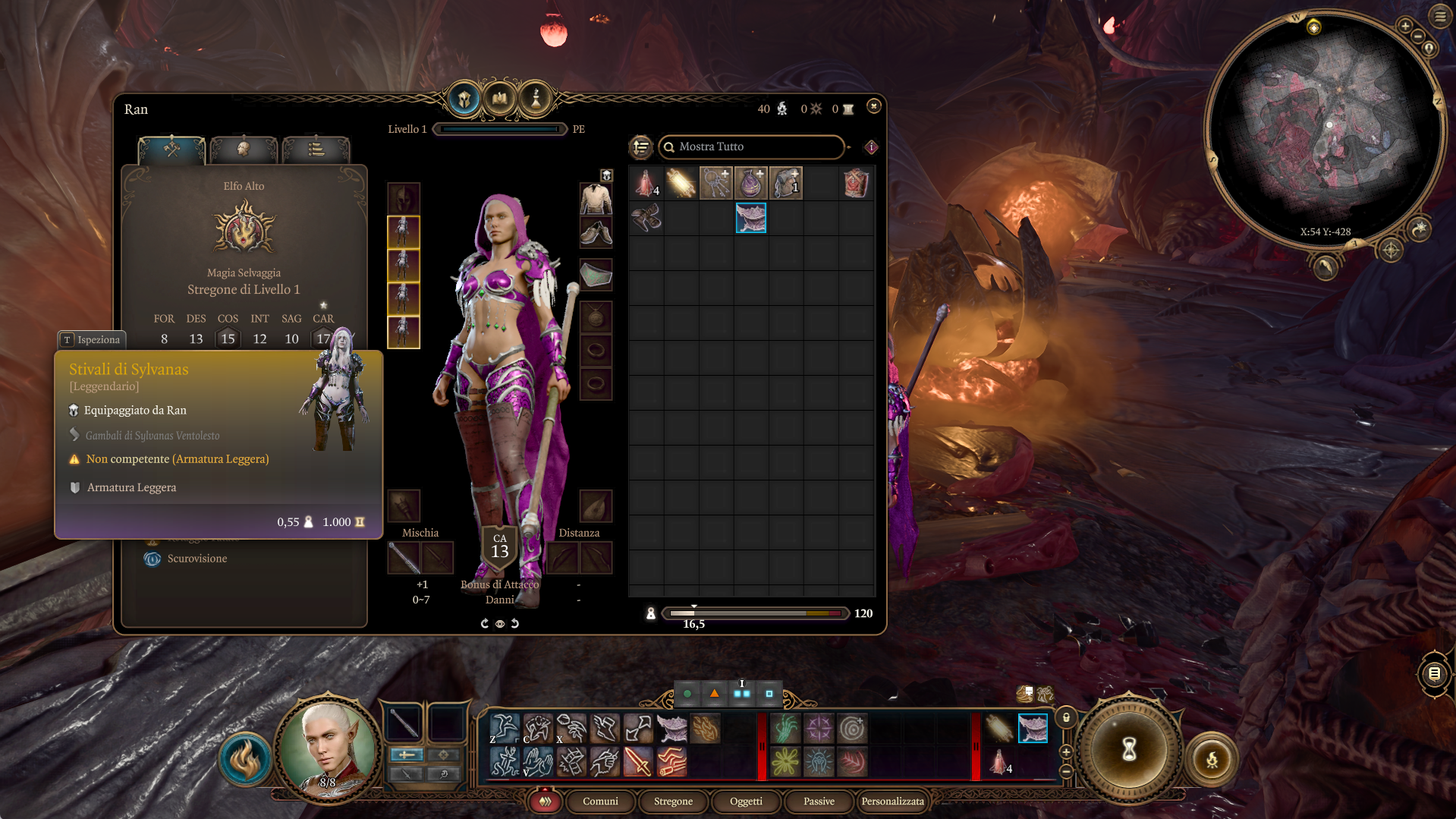Open the flame ability button beside the portrait
Image resolution: width=1456 pixels, height=819 pixels.
[x=245, y=760]
